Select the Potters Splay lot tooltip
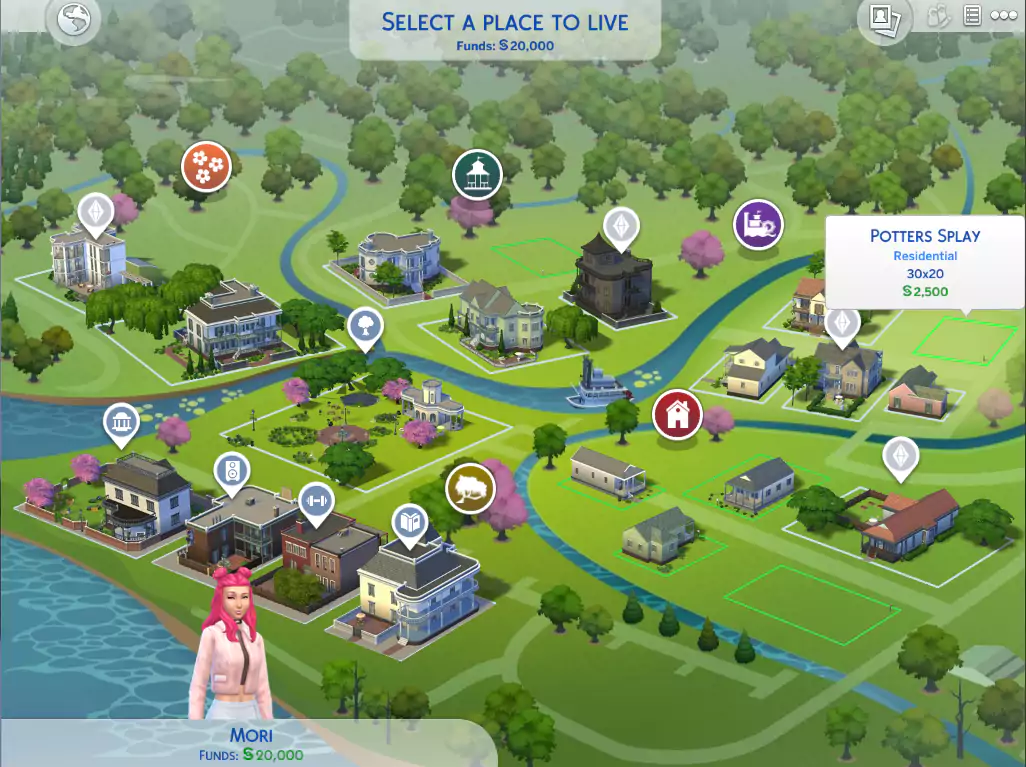1026x767 pixels. point(925,262)
